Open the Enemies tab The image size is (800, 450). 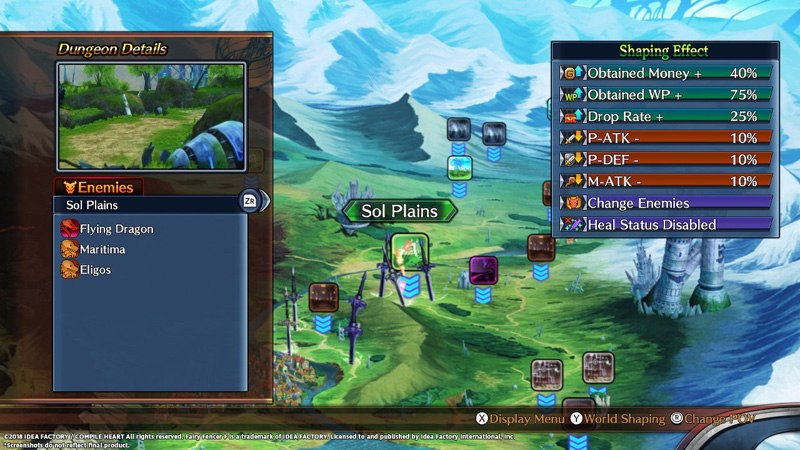98,187
